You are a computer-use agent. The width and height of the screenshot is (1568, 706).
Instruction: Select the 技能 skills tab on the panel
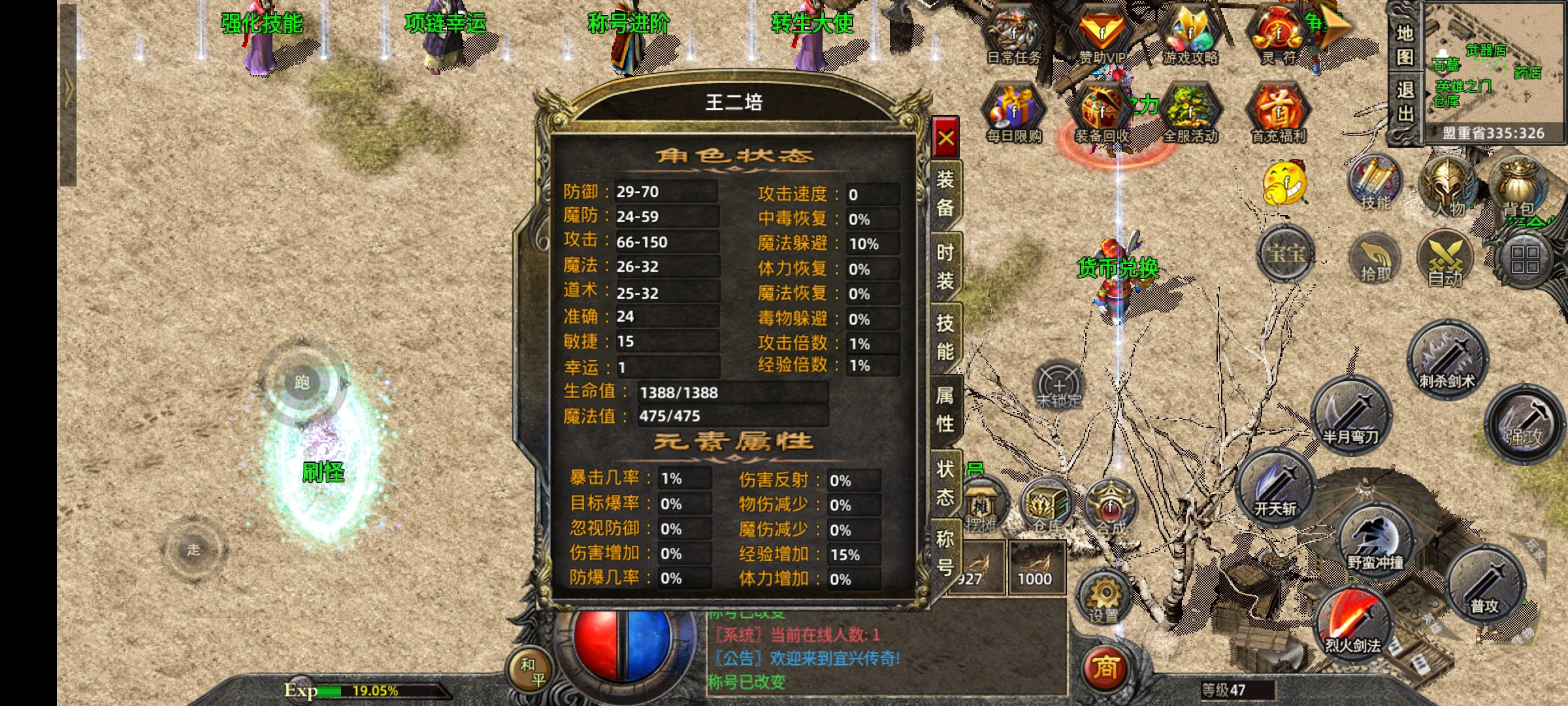tap(945, 337)
